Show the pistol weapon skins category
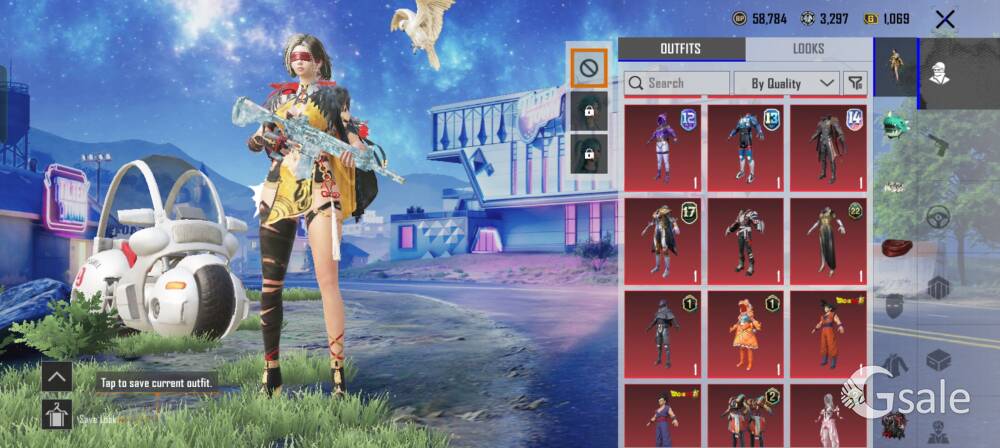The width and height of the screenshot is (1000, 448). coord(938,140)
